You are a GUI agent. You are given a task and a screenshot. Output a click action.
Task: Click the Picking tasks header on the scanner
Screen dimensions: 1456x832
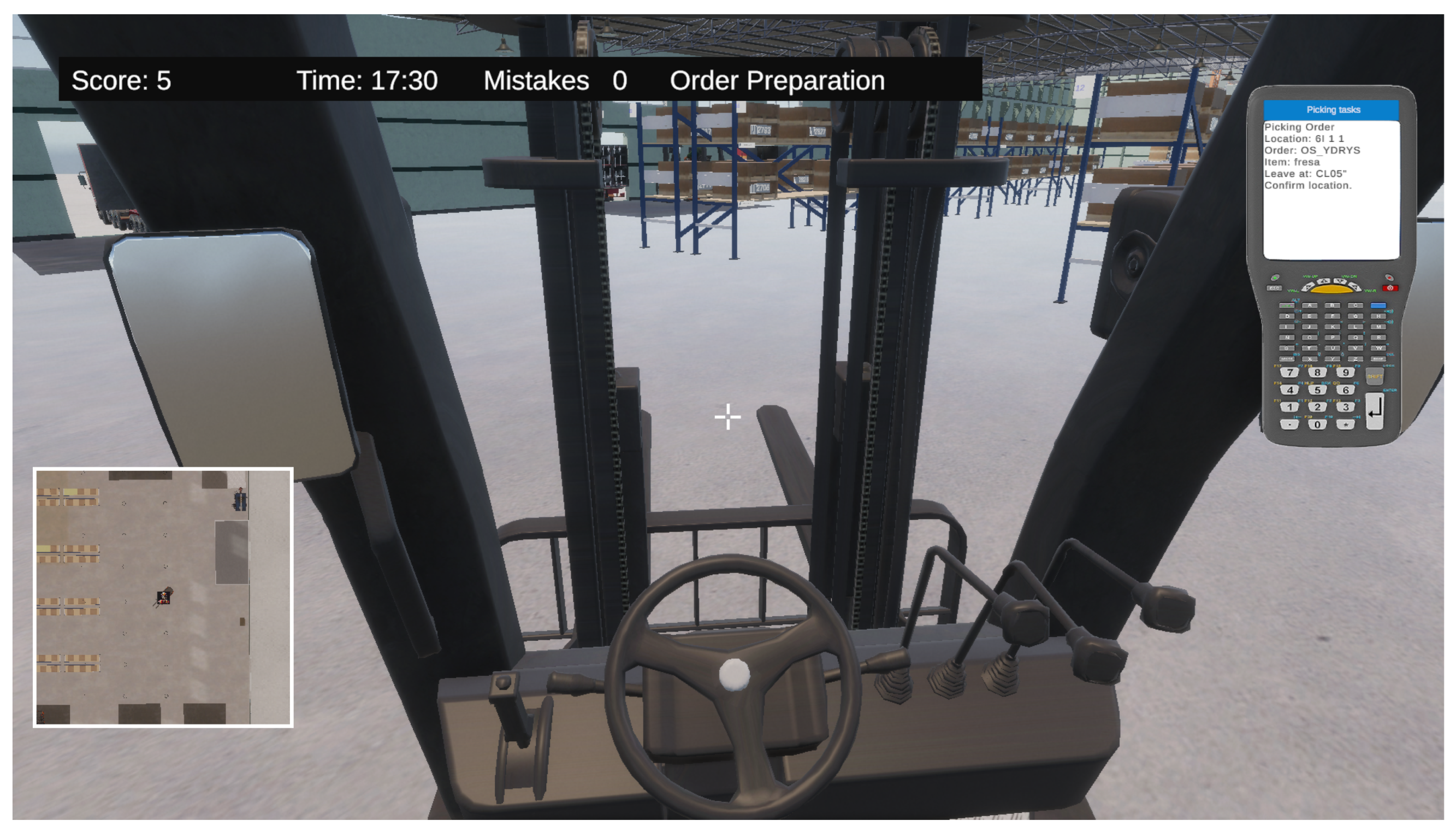tap(1333, 110)
